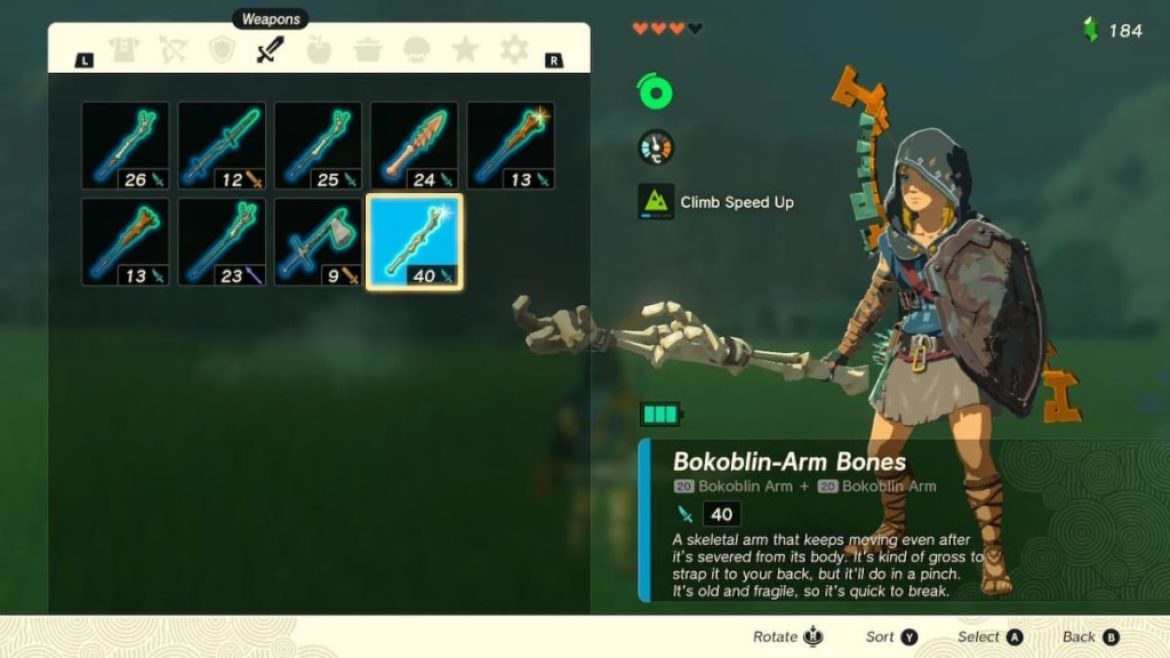Select the Bokoblin-Arm Bones slot with attack 40
The image size is (1170, 658).
click(x=414, y=242)
